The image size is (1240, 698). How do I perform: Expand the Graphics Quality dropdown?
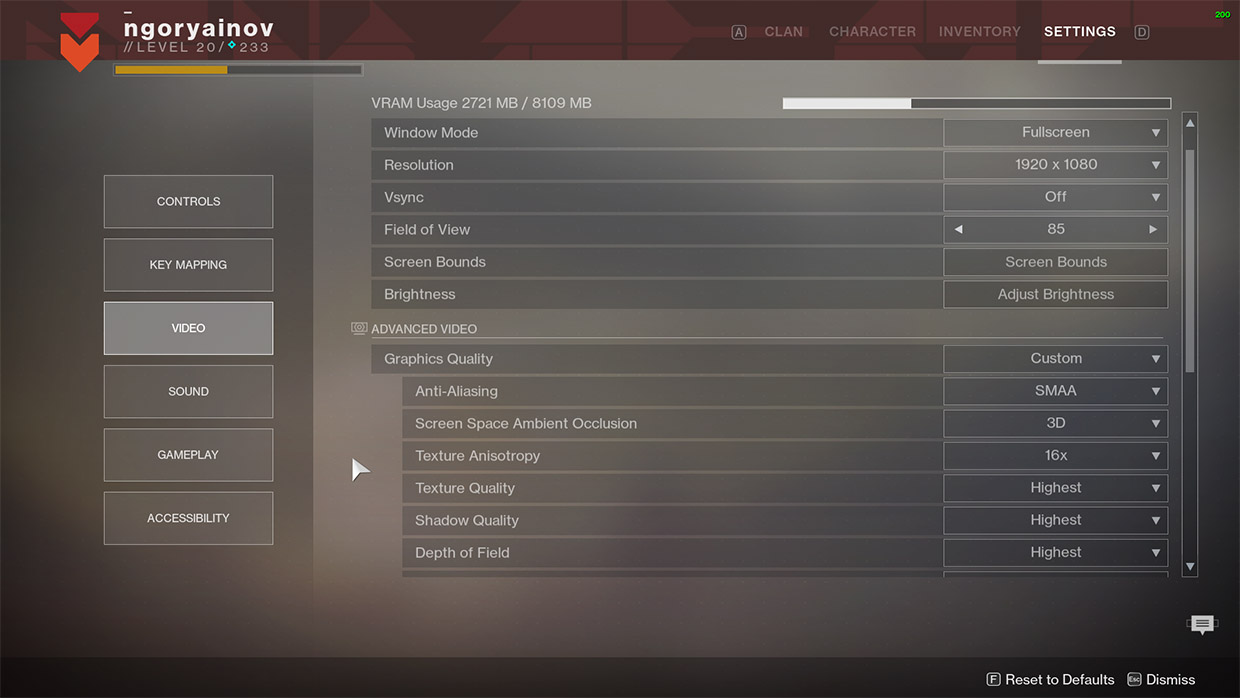pyautogui.click(x=1056, y=358)
